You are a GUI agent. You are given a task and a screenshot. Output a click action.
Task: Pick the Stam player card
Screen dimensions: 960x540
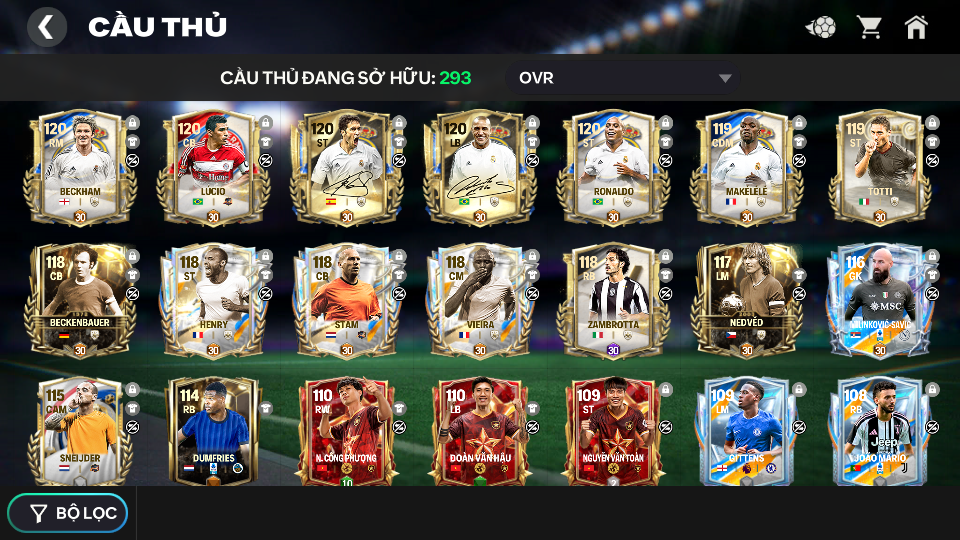(x=346, y=300)
